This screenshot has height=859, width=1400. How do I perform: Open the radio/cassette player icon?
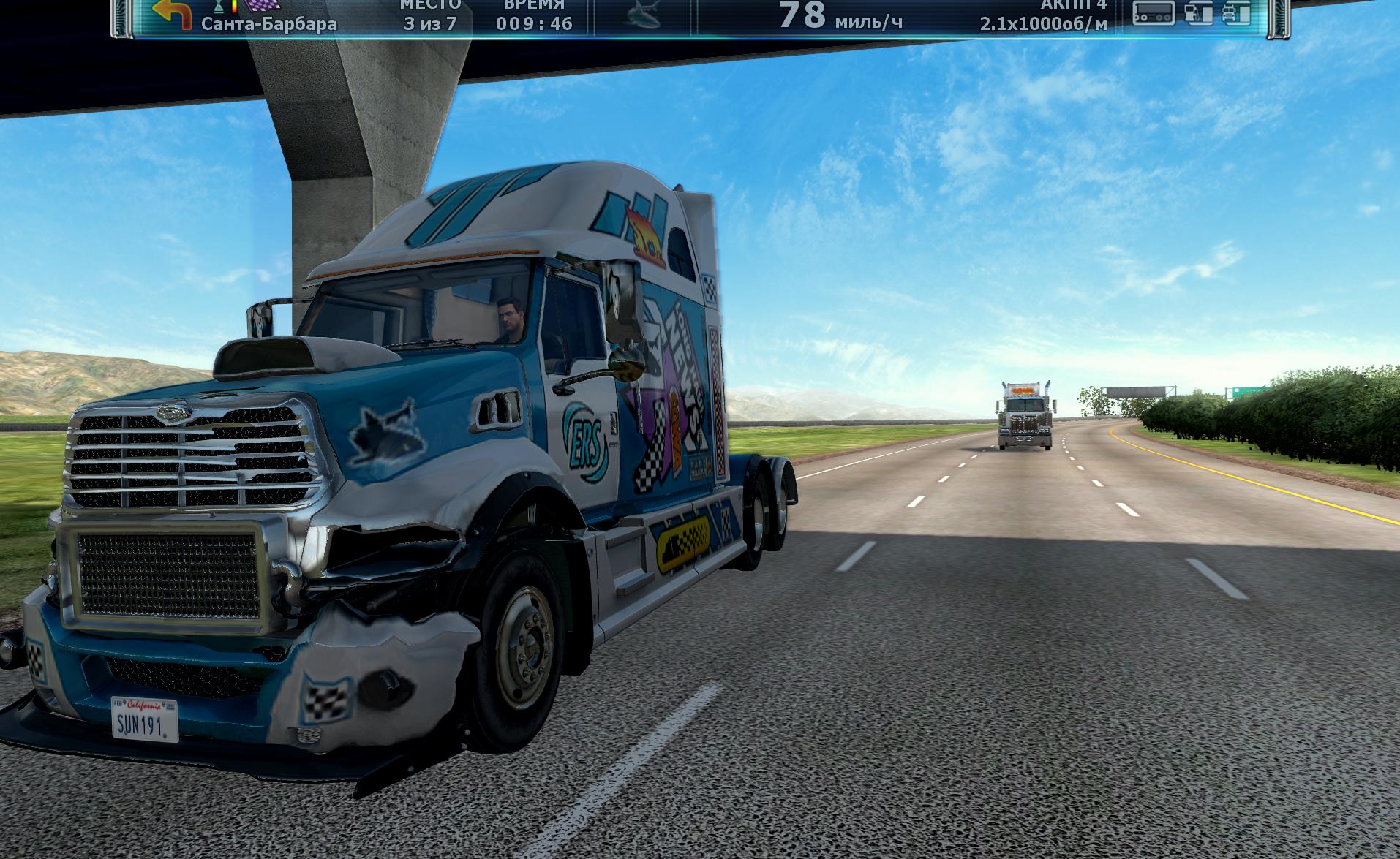click(x=1154, y=14)
